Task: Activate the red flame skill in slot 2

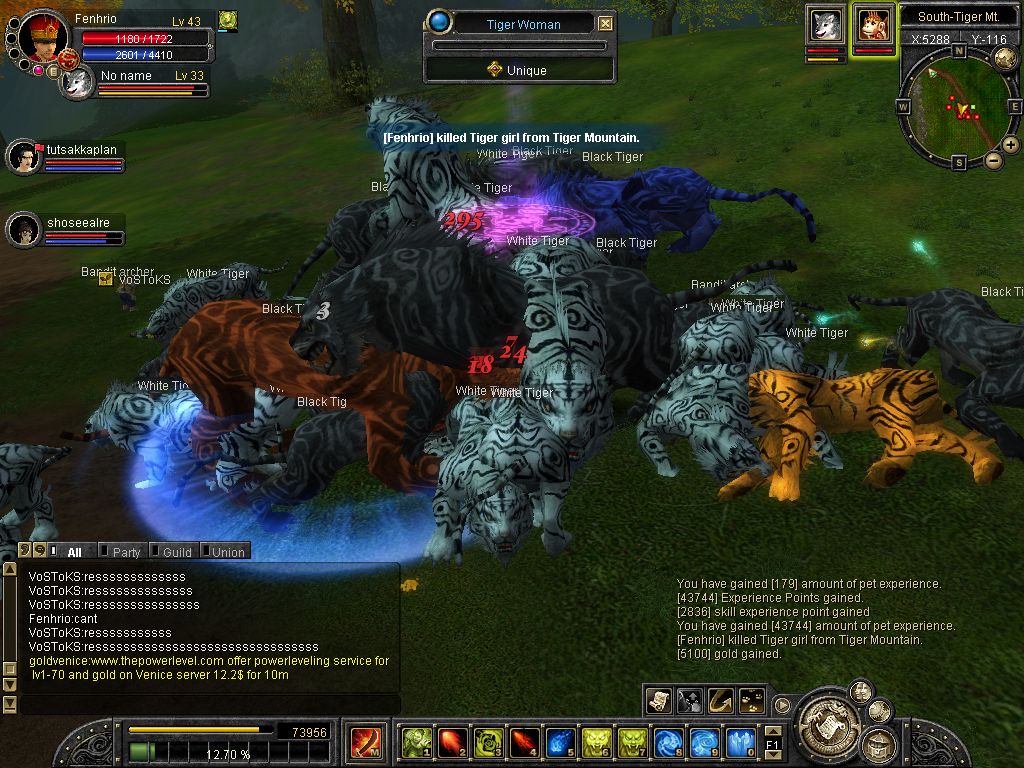Action: pos(452,742)
